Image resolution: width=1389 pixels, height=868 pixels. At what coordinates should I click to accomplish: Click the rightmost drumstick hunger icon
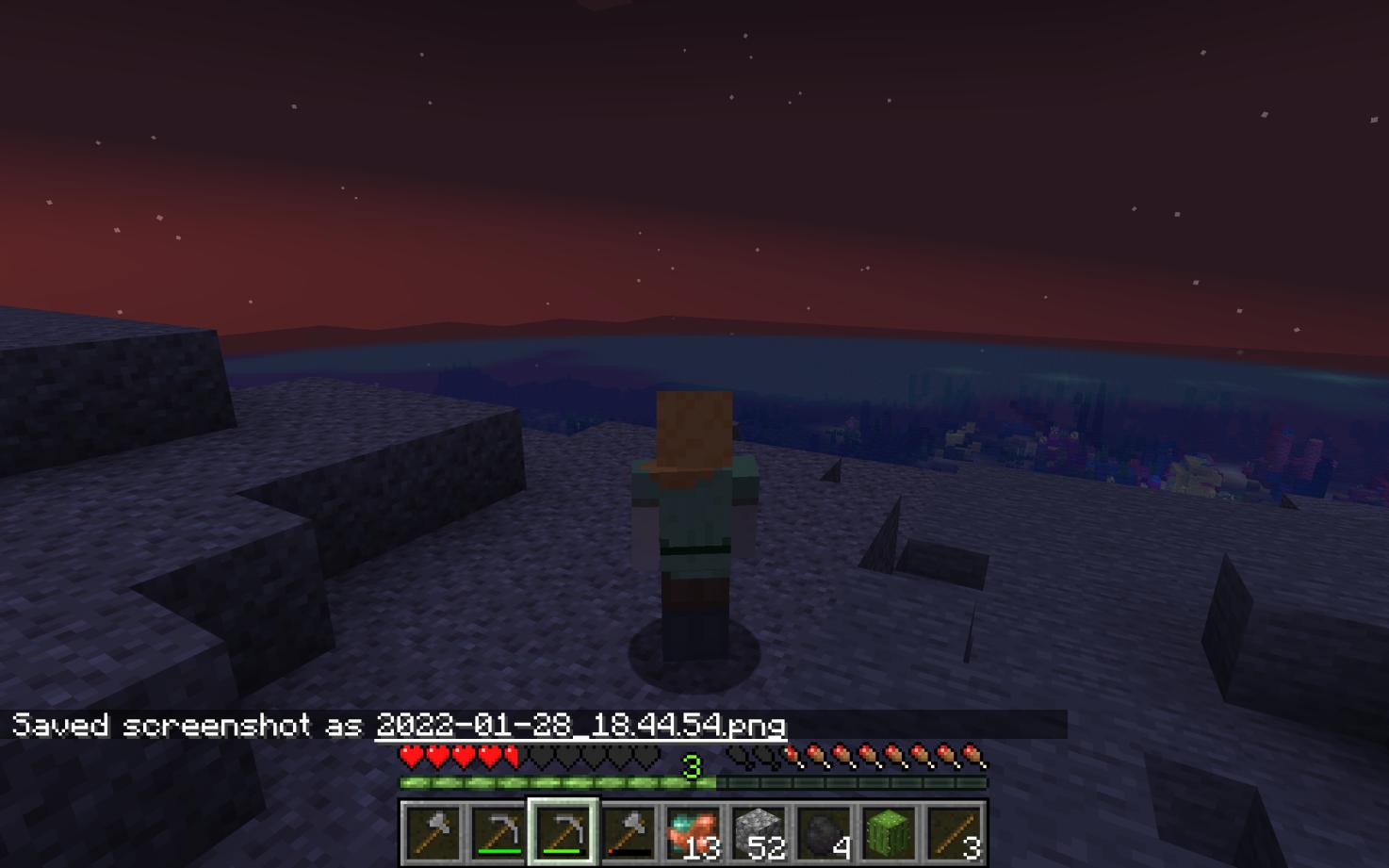pos(972,756)
